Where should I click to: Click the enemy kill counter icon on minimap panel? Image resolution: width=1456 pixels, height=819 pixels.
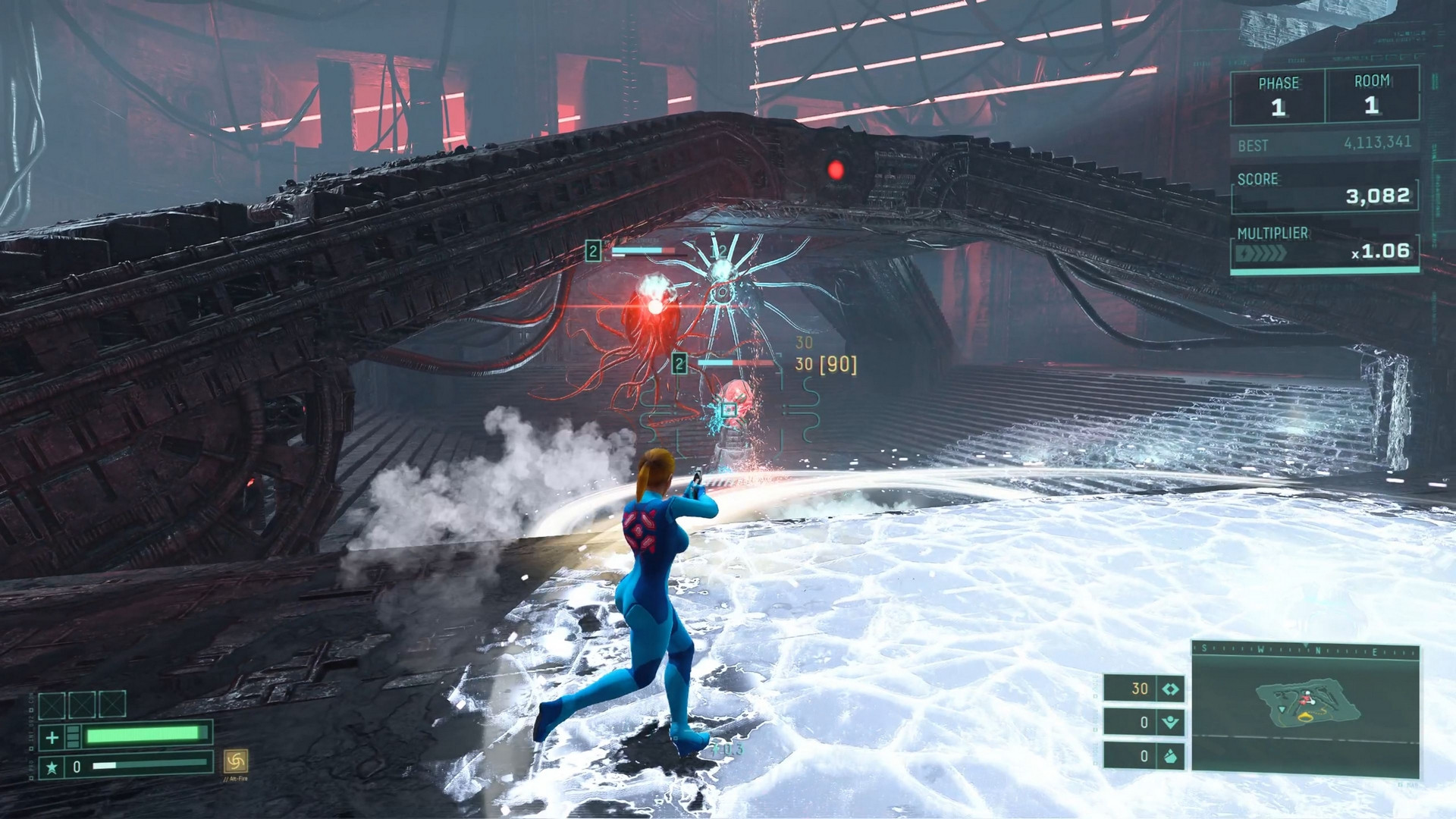click(1169, 722)
